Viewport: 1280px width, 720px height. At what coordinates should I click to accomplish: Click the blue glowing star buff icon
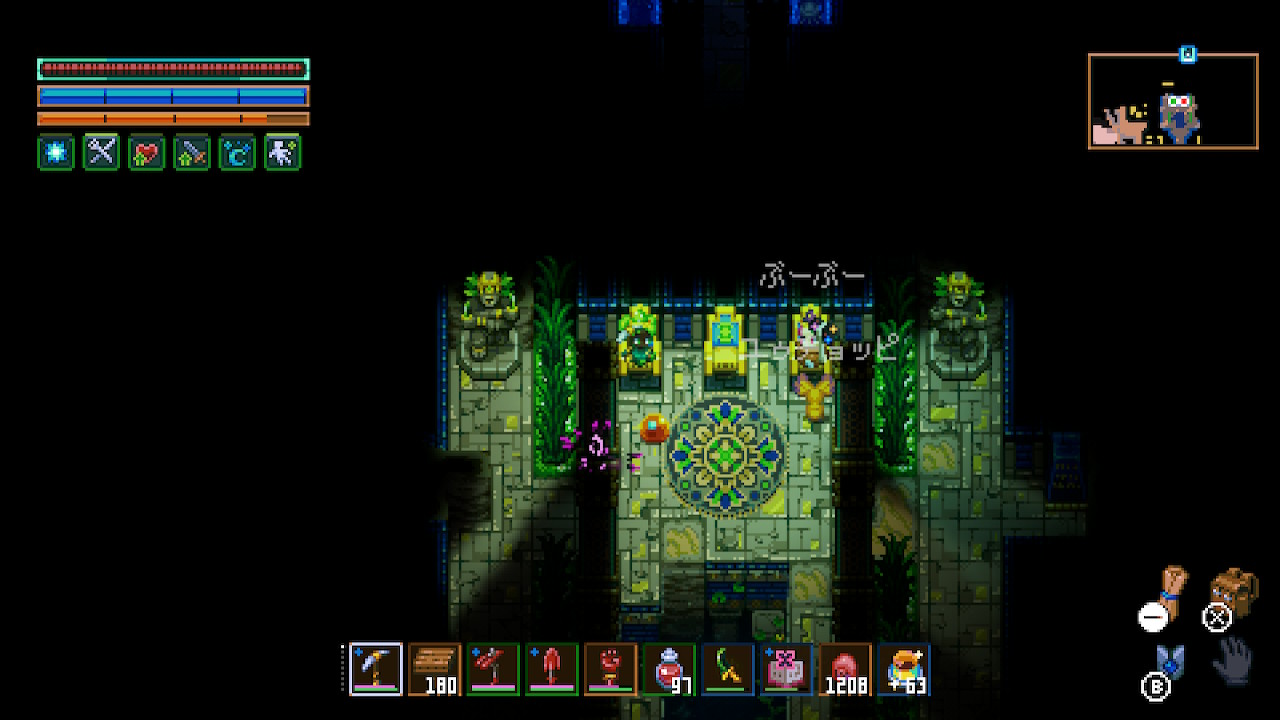56,153
